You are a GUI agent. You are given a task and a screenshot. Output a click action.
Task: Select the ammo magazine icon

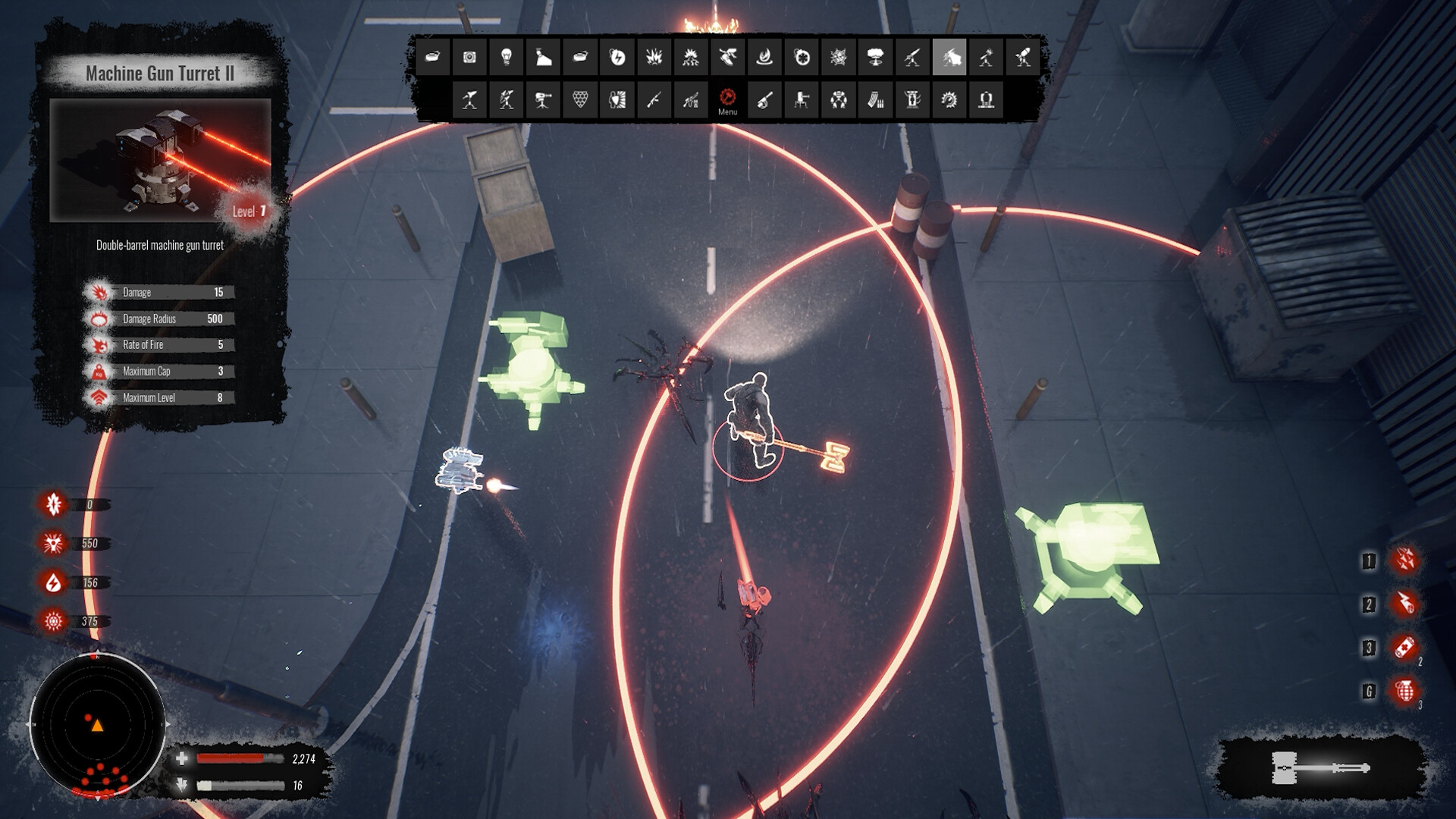click(x=876, y=99)
